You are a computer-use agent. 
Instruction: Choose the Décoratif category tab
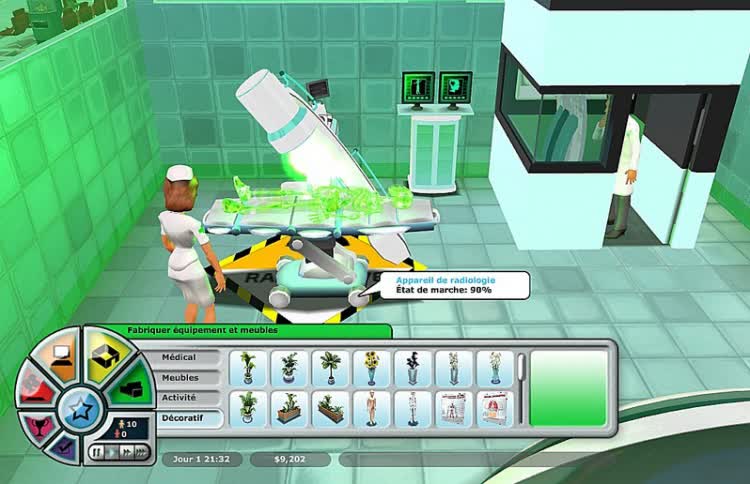pos(180,420)
